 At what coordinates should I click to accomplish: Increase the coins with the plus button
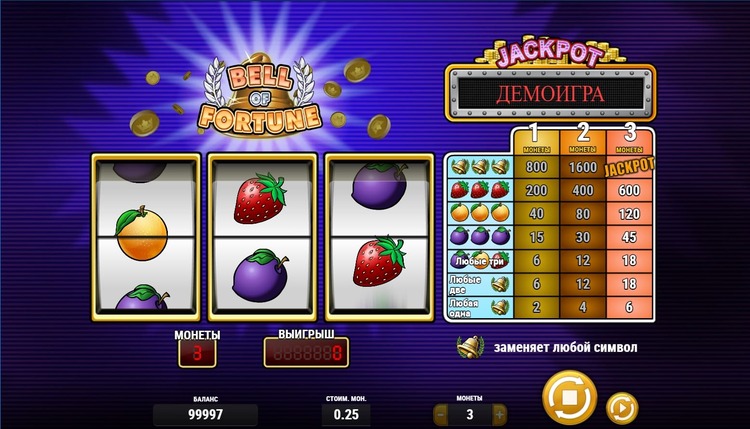499,413
